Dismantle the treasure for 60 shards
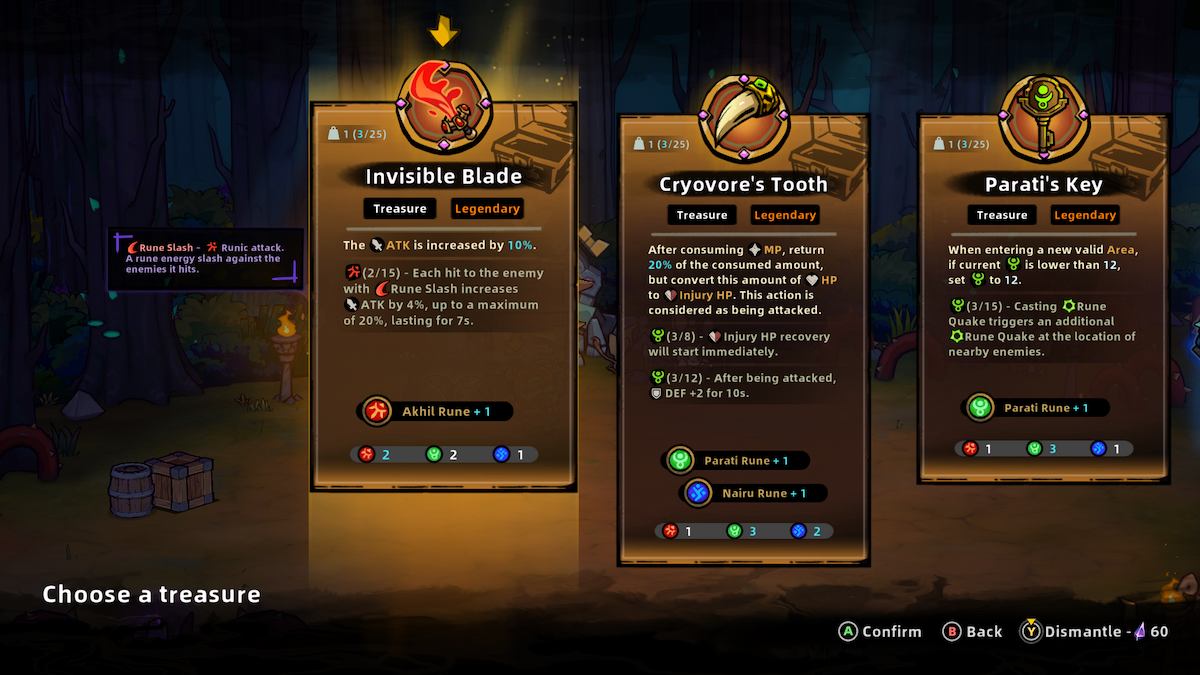The height and width of the screenshot is (675, 1200). (x=1094, y=631)
